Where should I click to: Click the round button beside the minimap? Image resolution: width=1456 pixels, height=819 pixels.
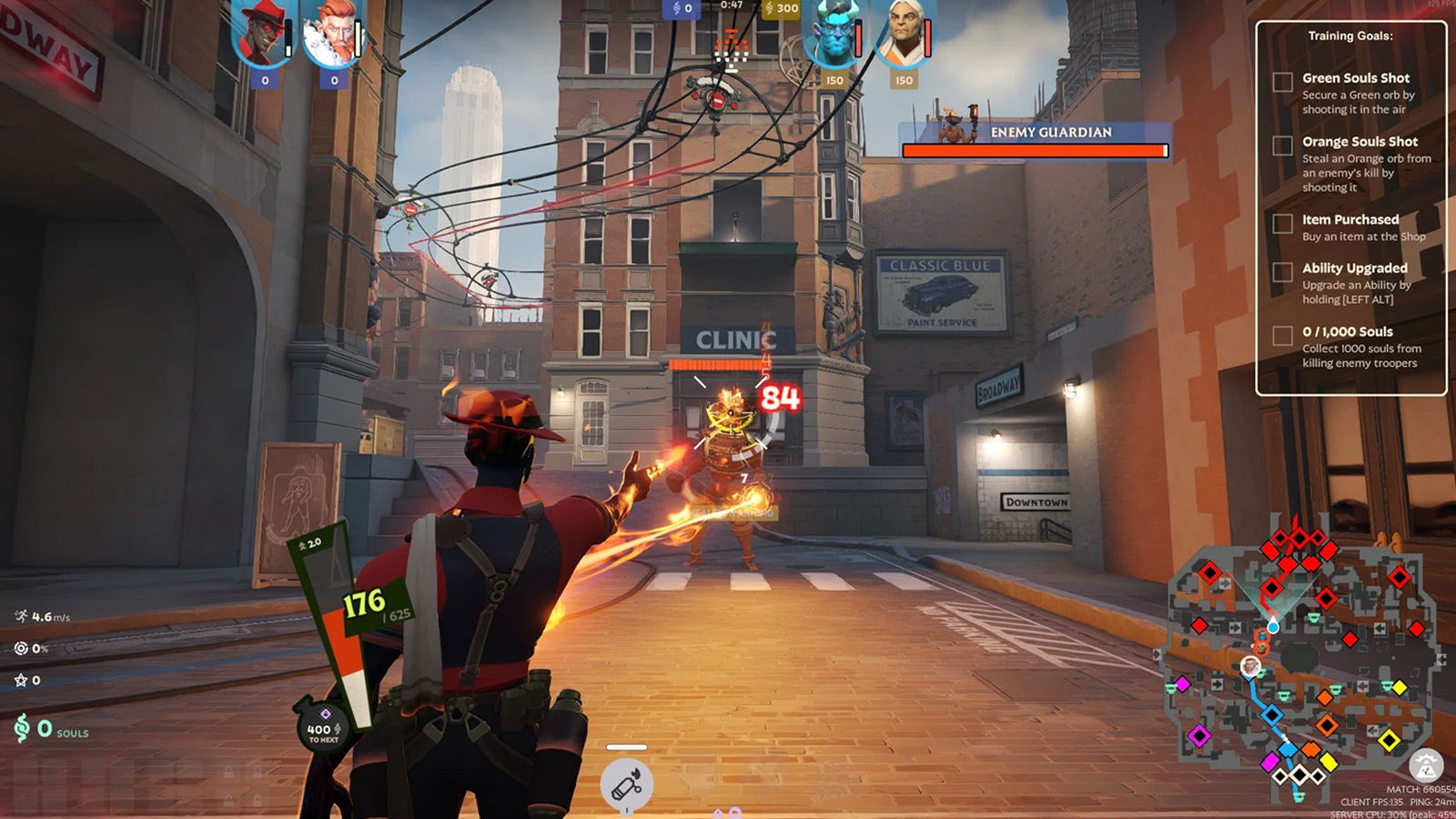coord(1426,766)
